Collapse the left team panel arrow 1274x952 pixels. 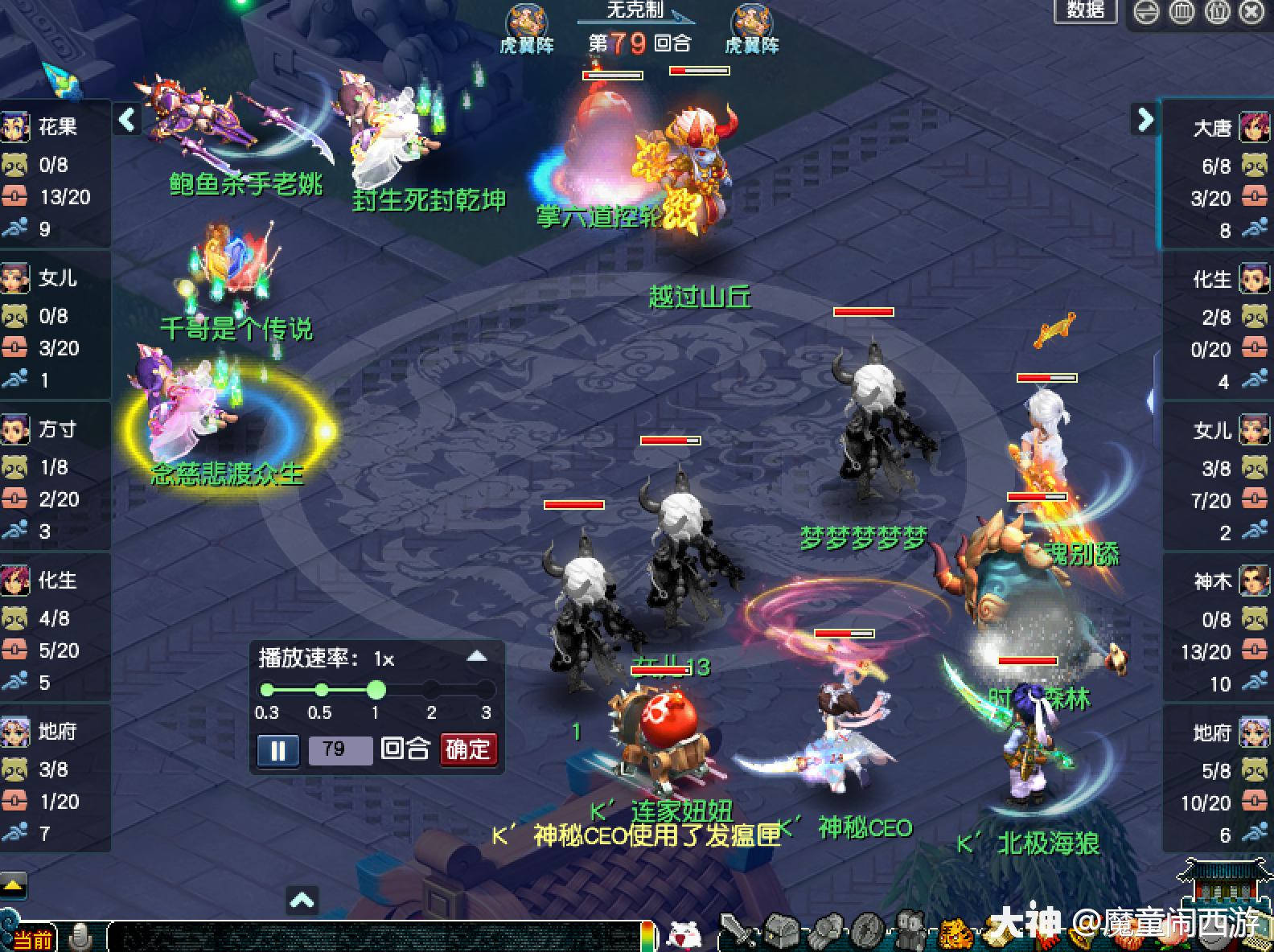127,120
